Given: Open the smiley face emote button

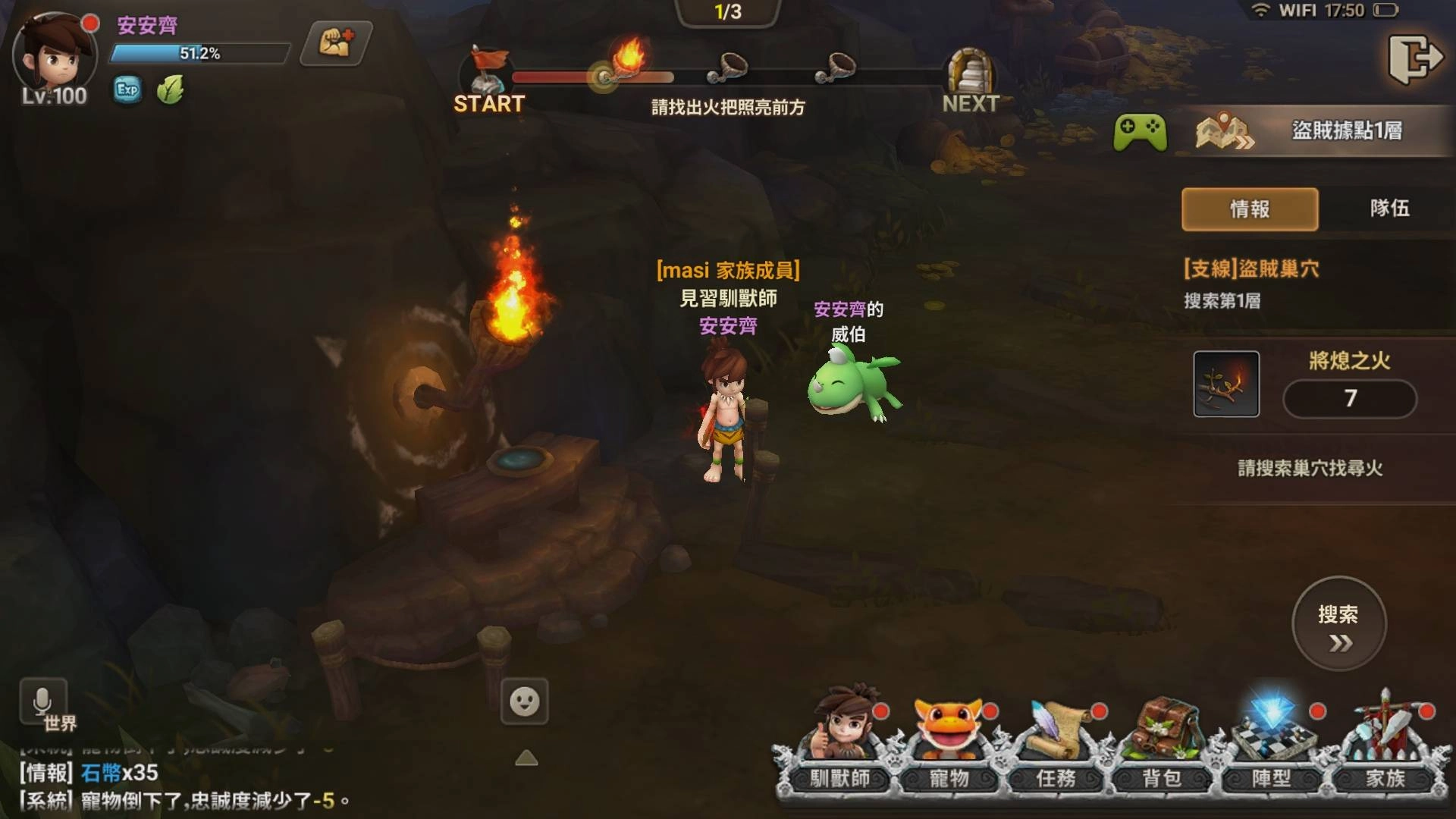Looking at the screenshot, I should (x=524, y=701).
